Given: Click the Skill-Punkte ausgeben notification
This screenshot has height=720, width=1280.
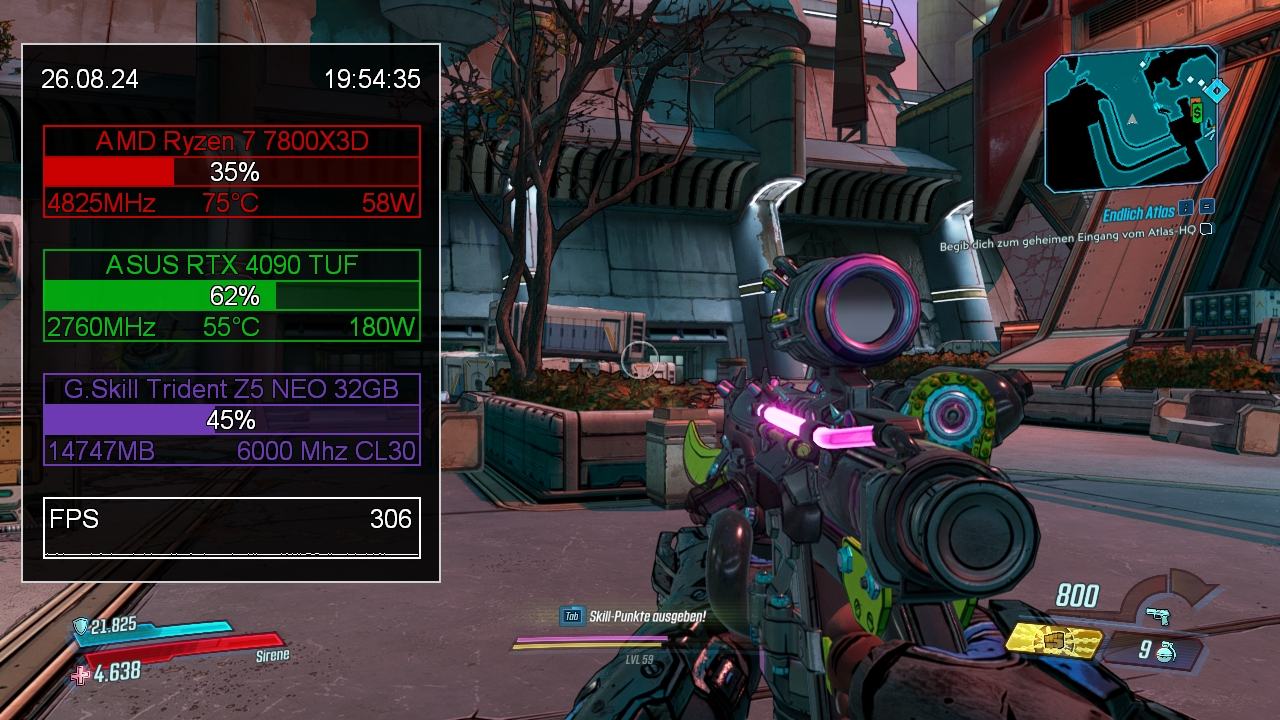Looking at the screenshot, I should [647, 617].
